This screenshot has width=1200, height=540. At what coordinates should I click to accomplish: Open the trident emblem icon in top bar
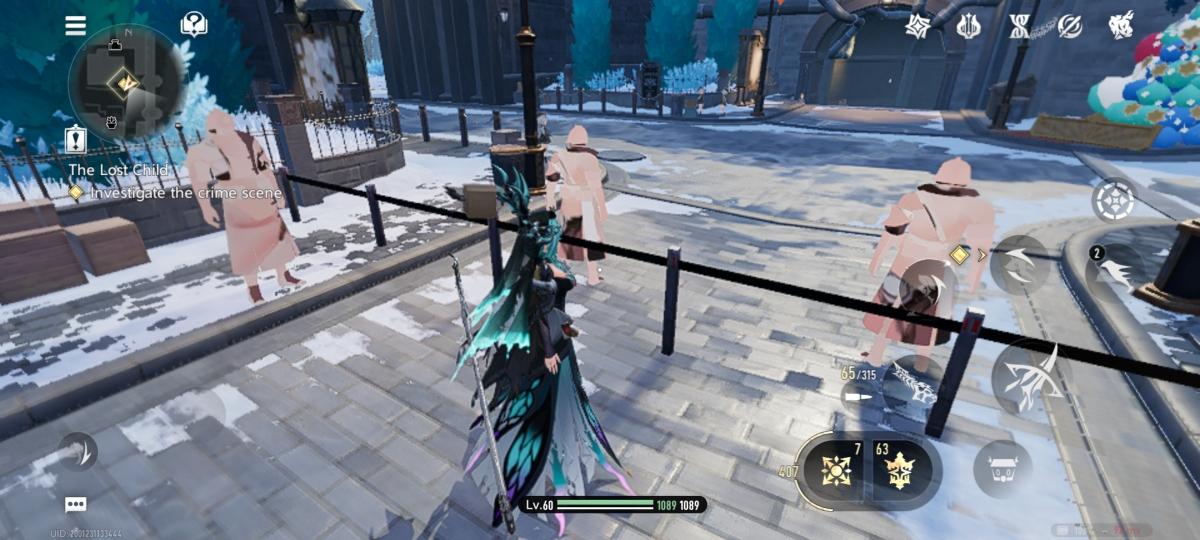tap(968, 26)
